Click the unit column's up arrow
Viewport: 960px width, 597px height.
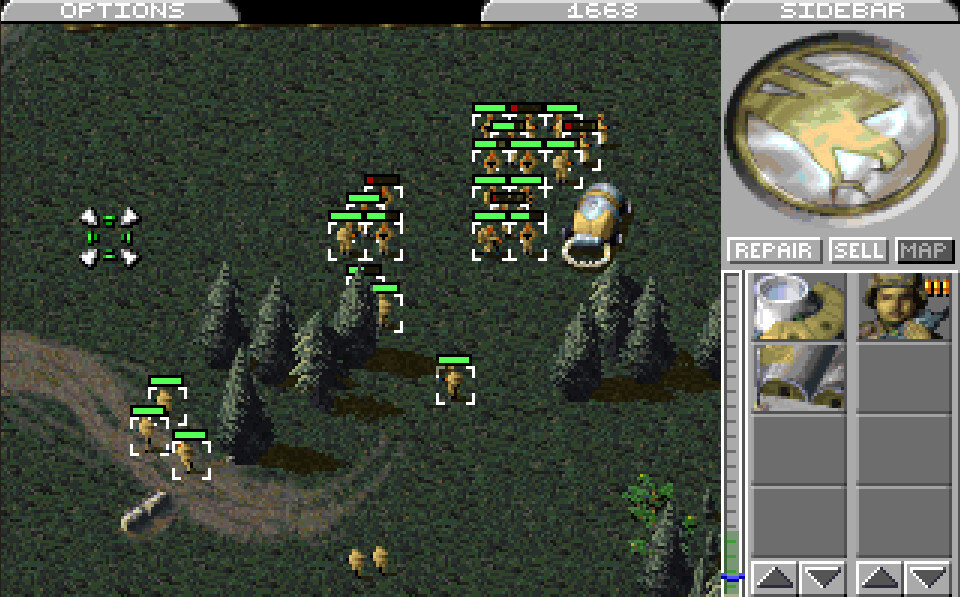pos(880,577)
